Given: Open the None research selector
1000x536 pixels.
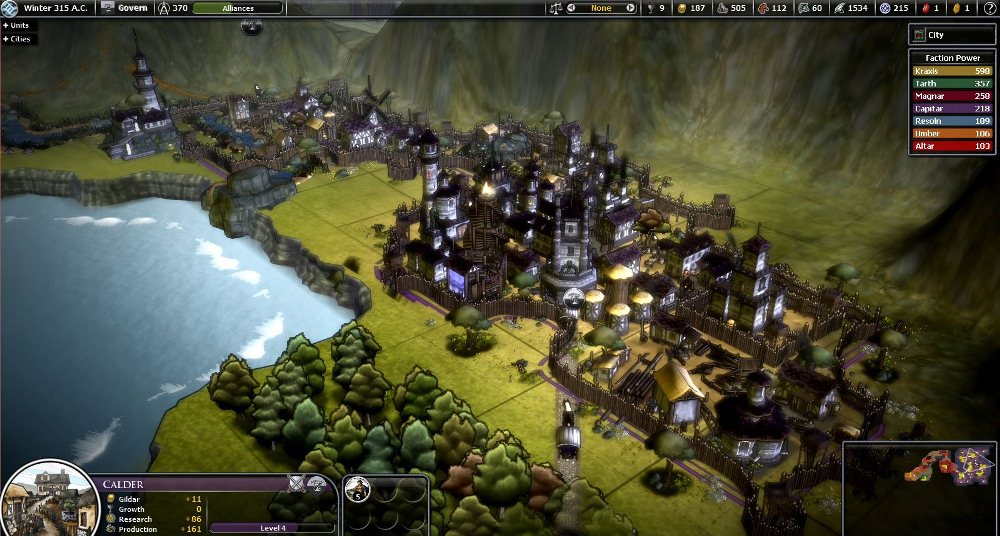Looking at the screenshot, I should pyautogui.click(x=601, y=8).
